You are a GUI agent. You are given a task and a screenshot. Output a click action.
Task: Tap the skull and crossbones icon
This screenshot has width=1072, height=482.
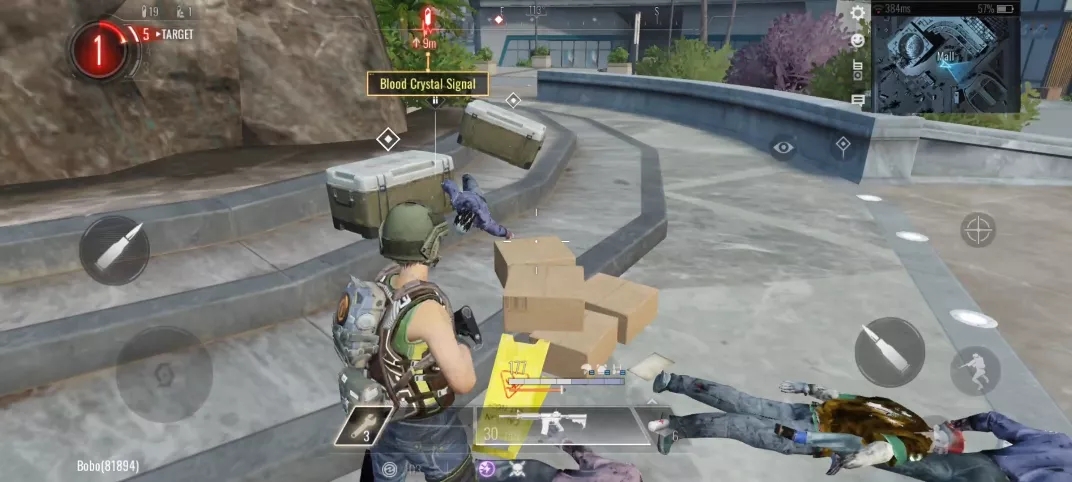click(x=519, y=469)
